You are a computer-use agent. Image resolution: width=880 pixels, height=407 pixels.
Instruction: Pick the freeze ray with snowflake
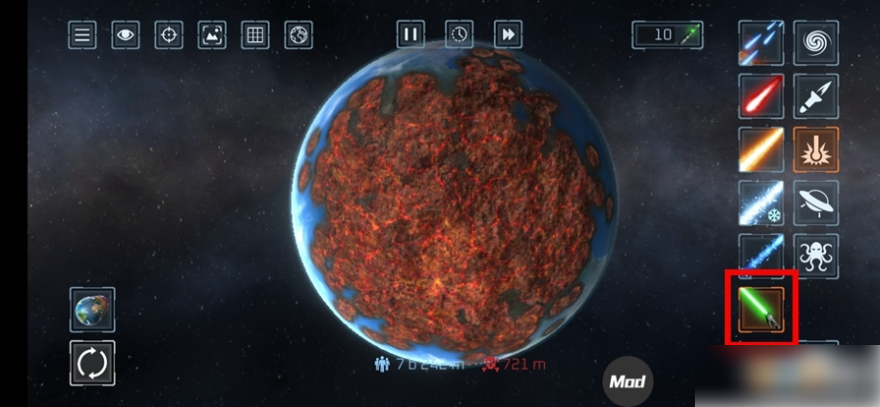(761, 202)
